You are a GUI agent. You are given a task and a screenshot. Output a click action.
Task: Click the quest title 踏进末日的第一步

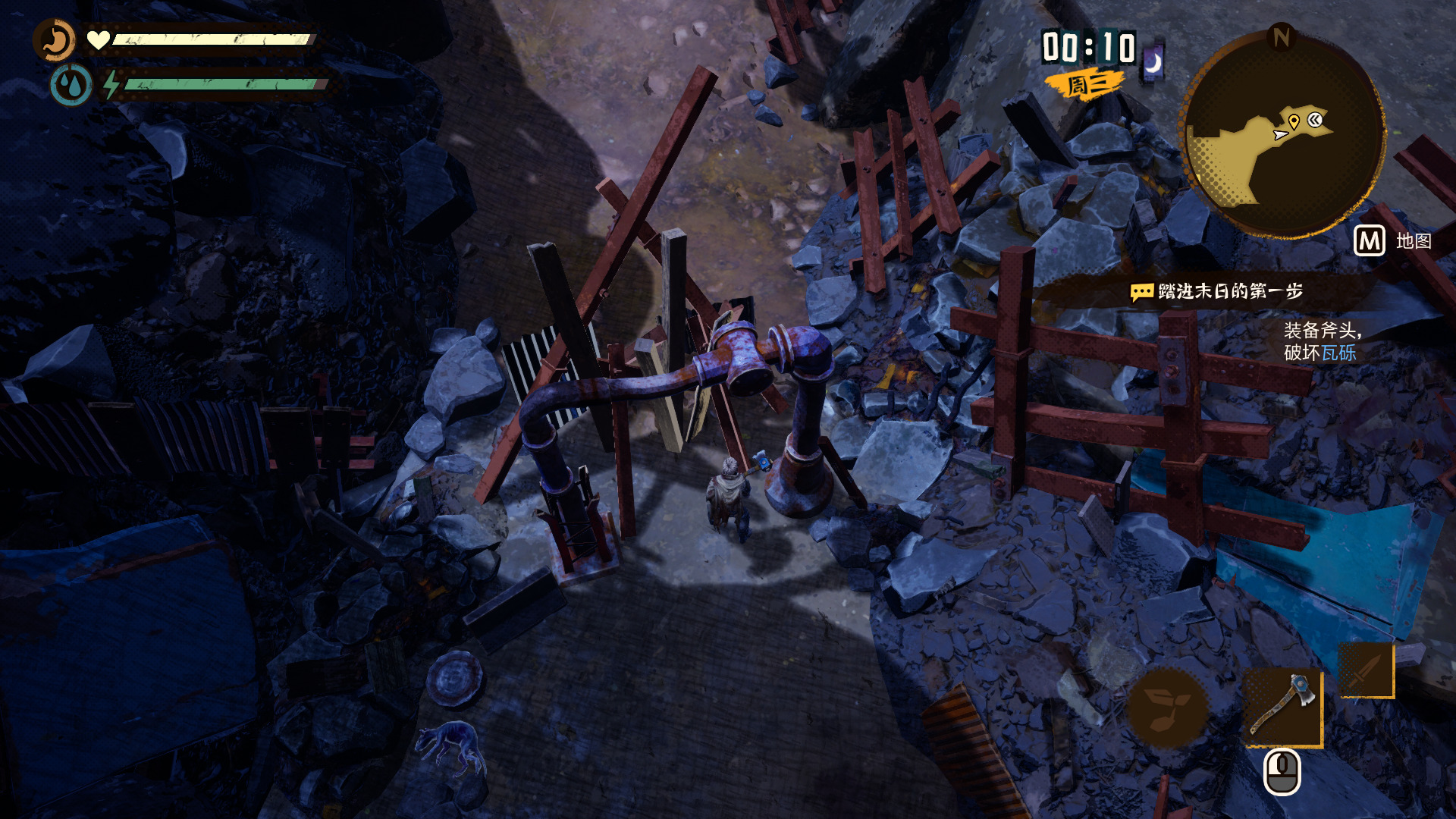coord(1230,291)
